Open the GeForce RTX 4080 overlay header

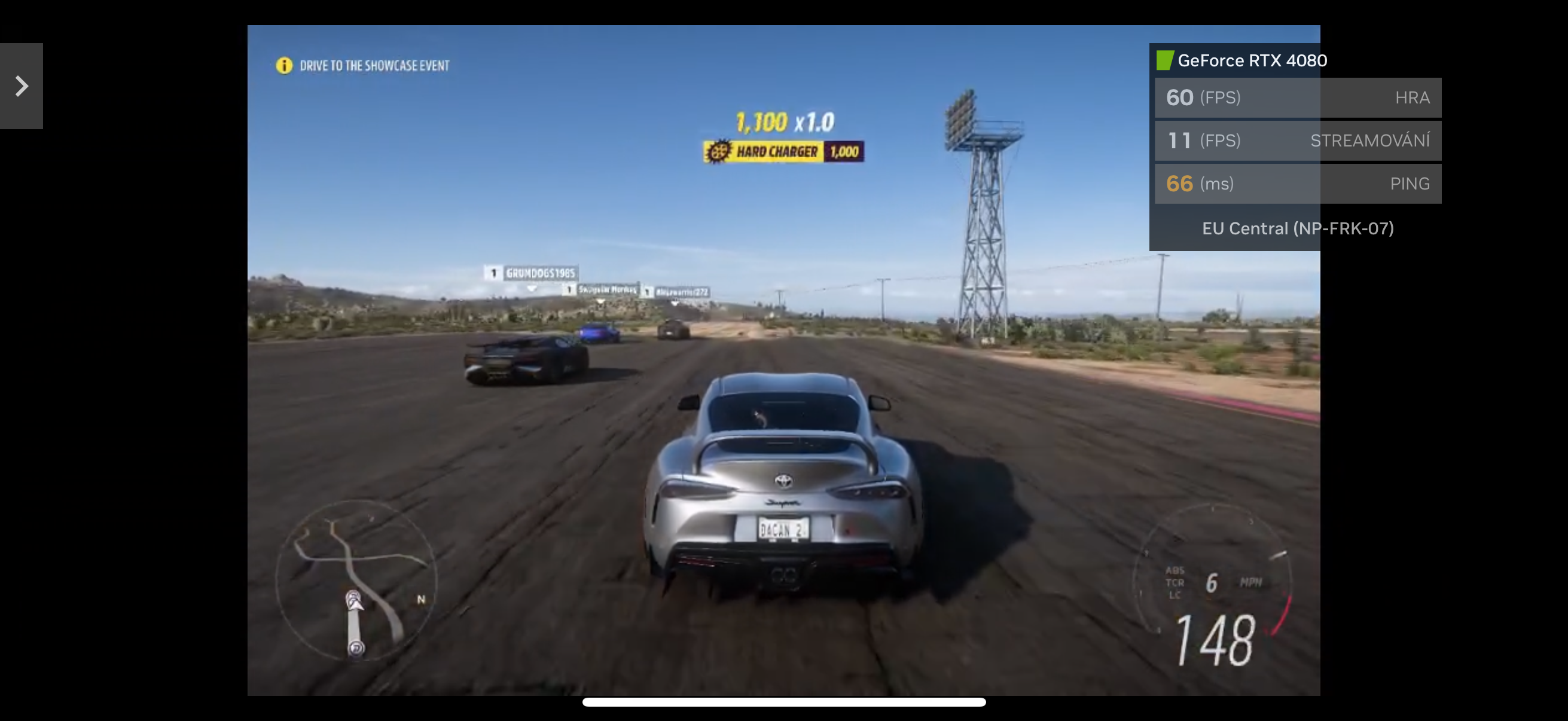[1252, 60]
